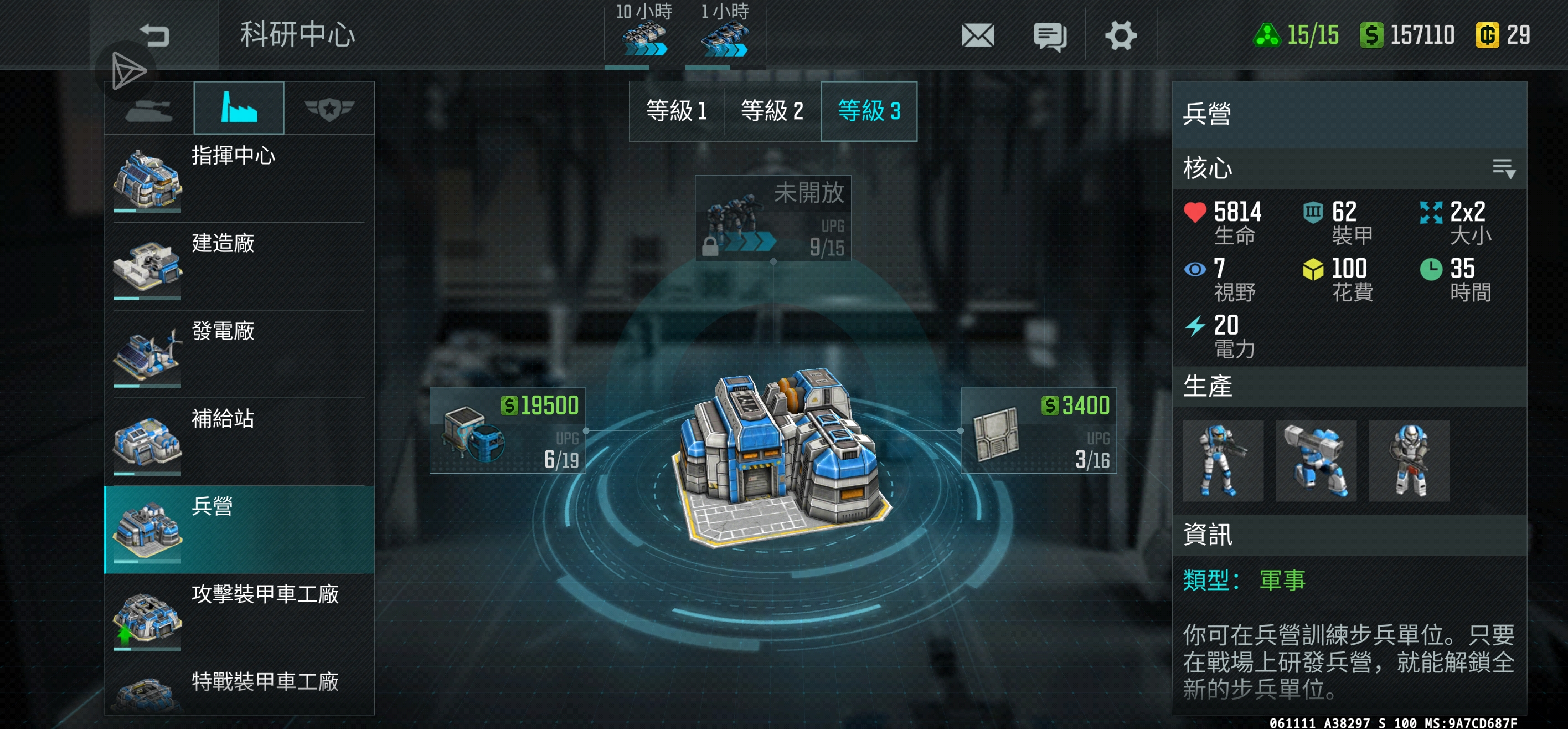Select 等級 1 level tab

pyautogui.click(x=676, y=111)
